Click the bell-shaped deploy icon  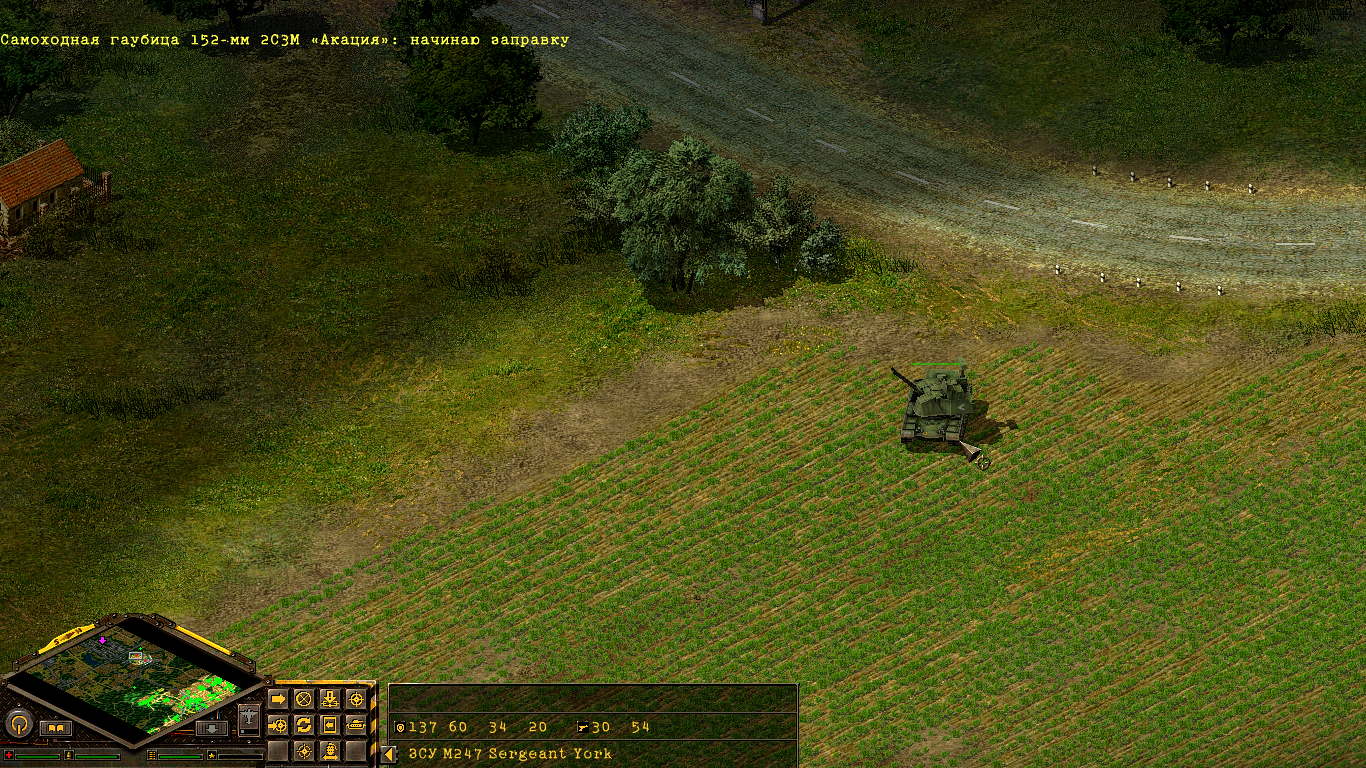pos(329,750)
